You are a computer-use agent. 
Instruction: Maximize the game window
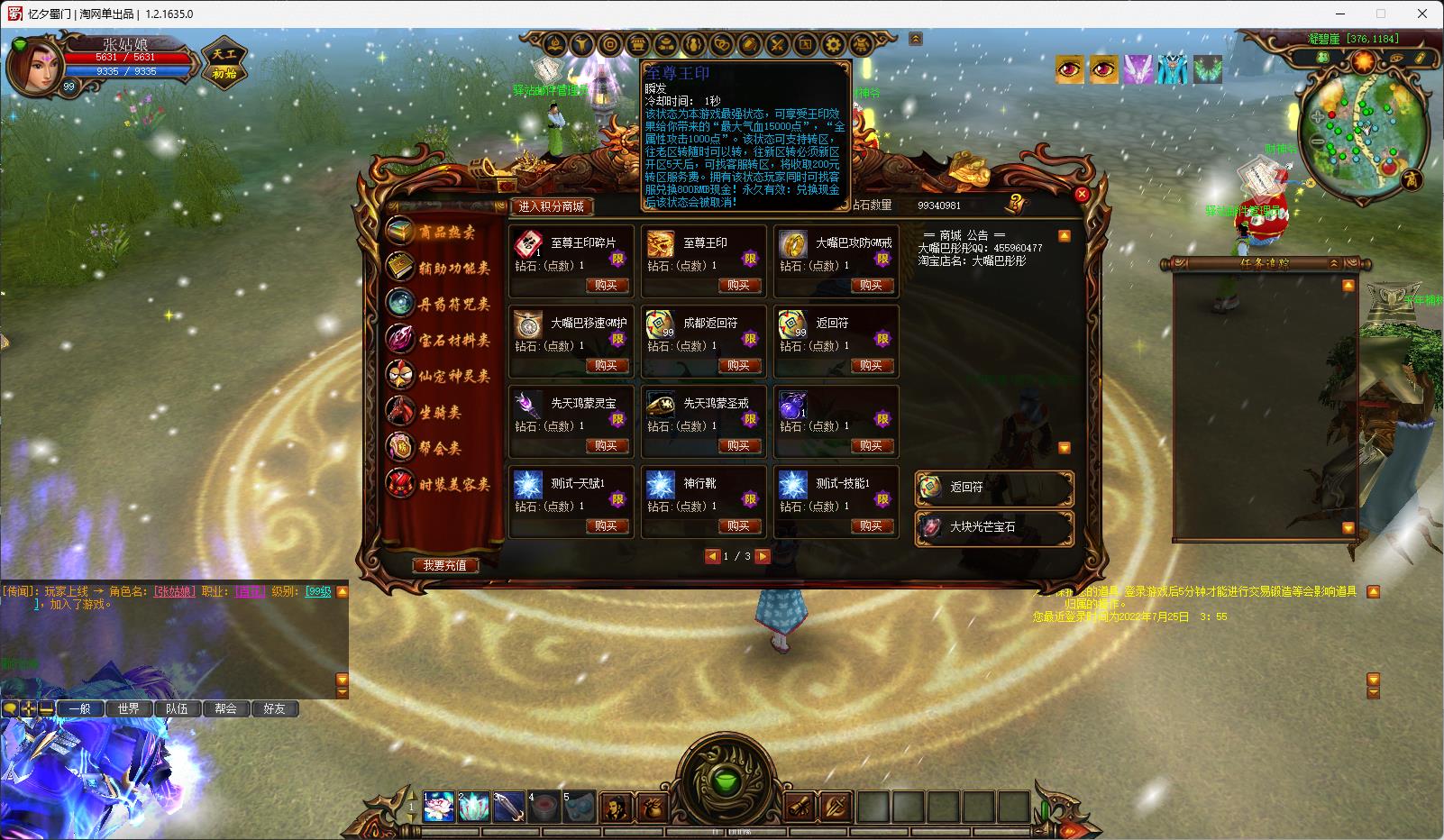[x=1381, y=14]
